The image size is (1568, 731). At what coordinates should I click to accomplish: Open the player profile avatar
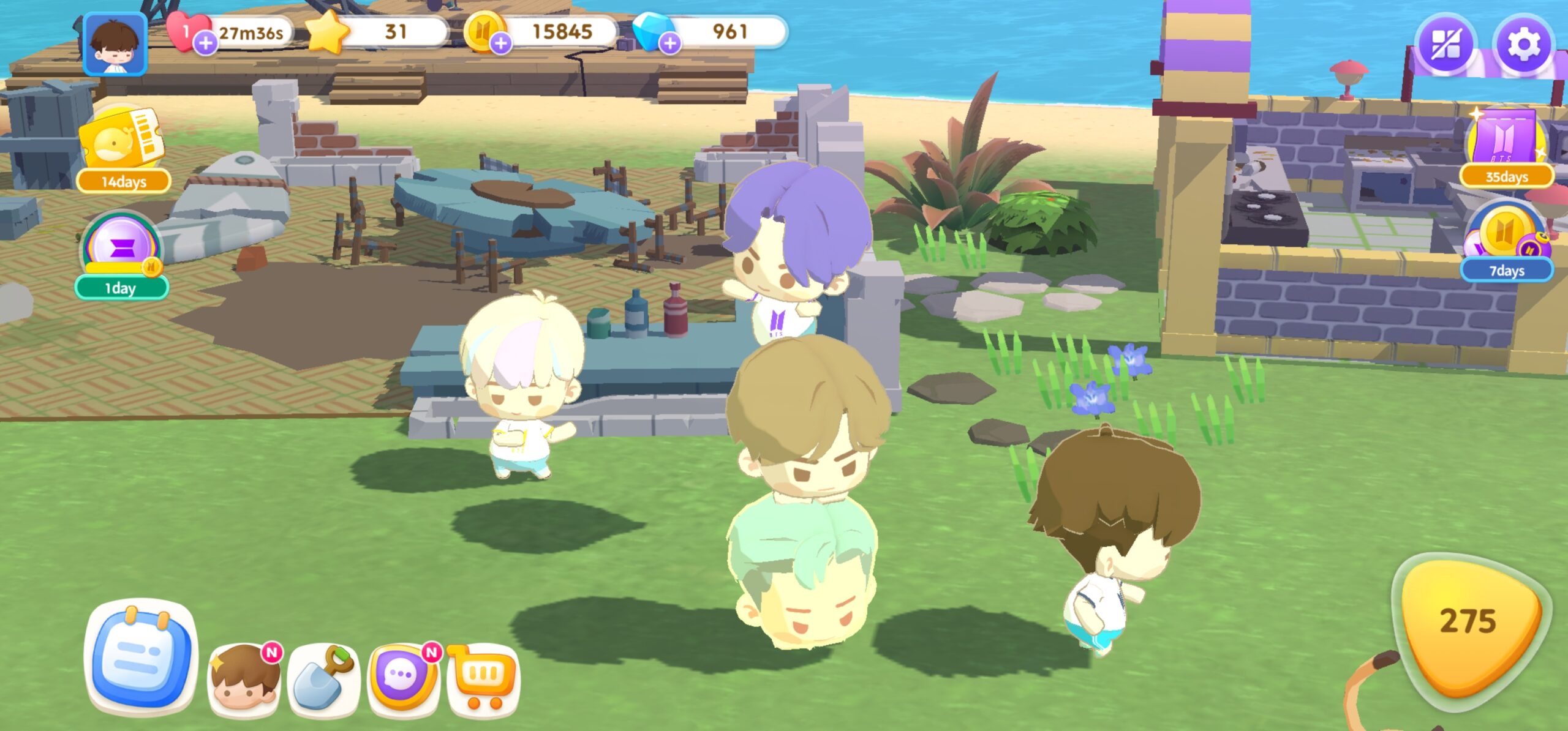[x=115, y=45]
